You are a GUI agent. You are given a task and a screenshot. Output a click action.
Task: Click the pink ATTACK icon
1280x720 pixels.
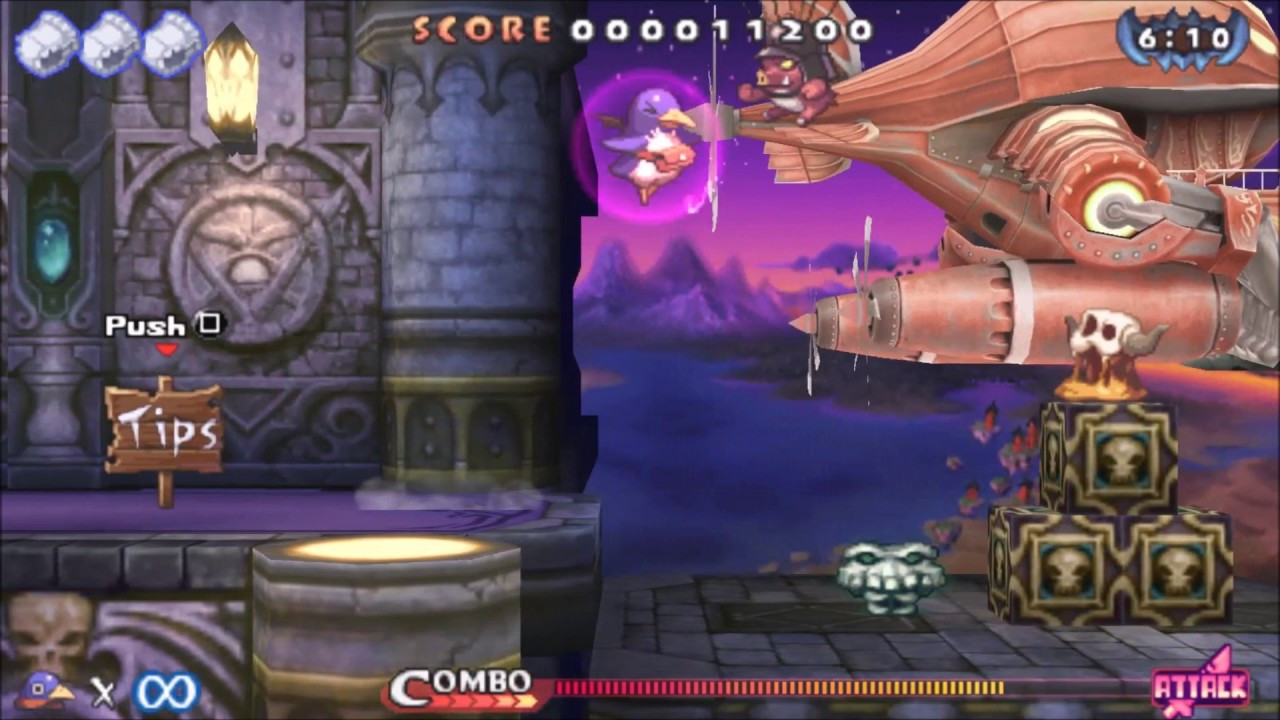1201,684
